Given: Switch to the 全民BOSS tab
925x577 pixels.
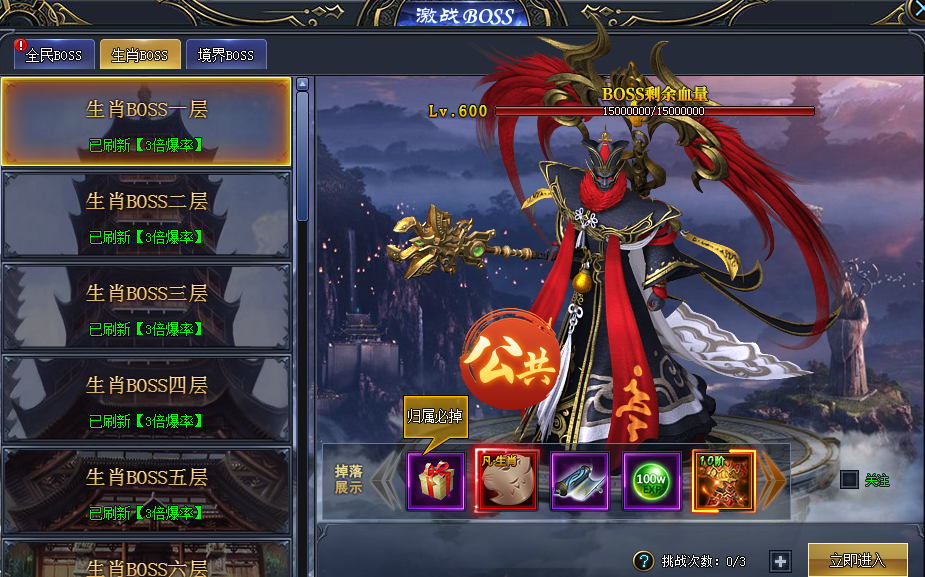Looking at the screenshot, I should [55, 54].
